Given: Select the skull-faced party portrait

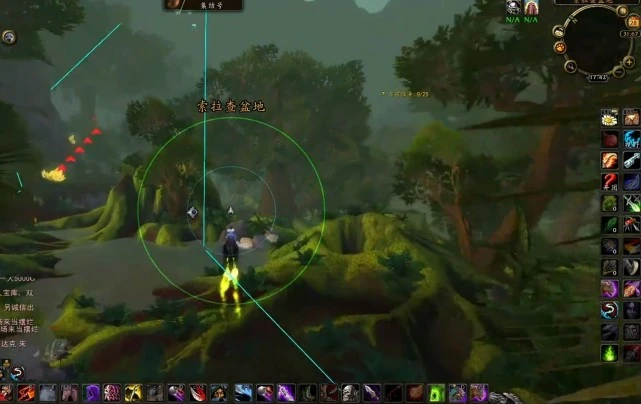Looking at the screenshot, I should (513, 7).
